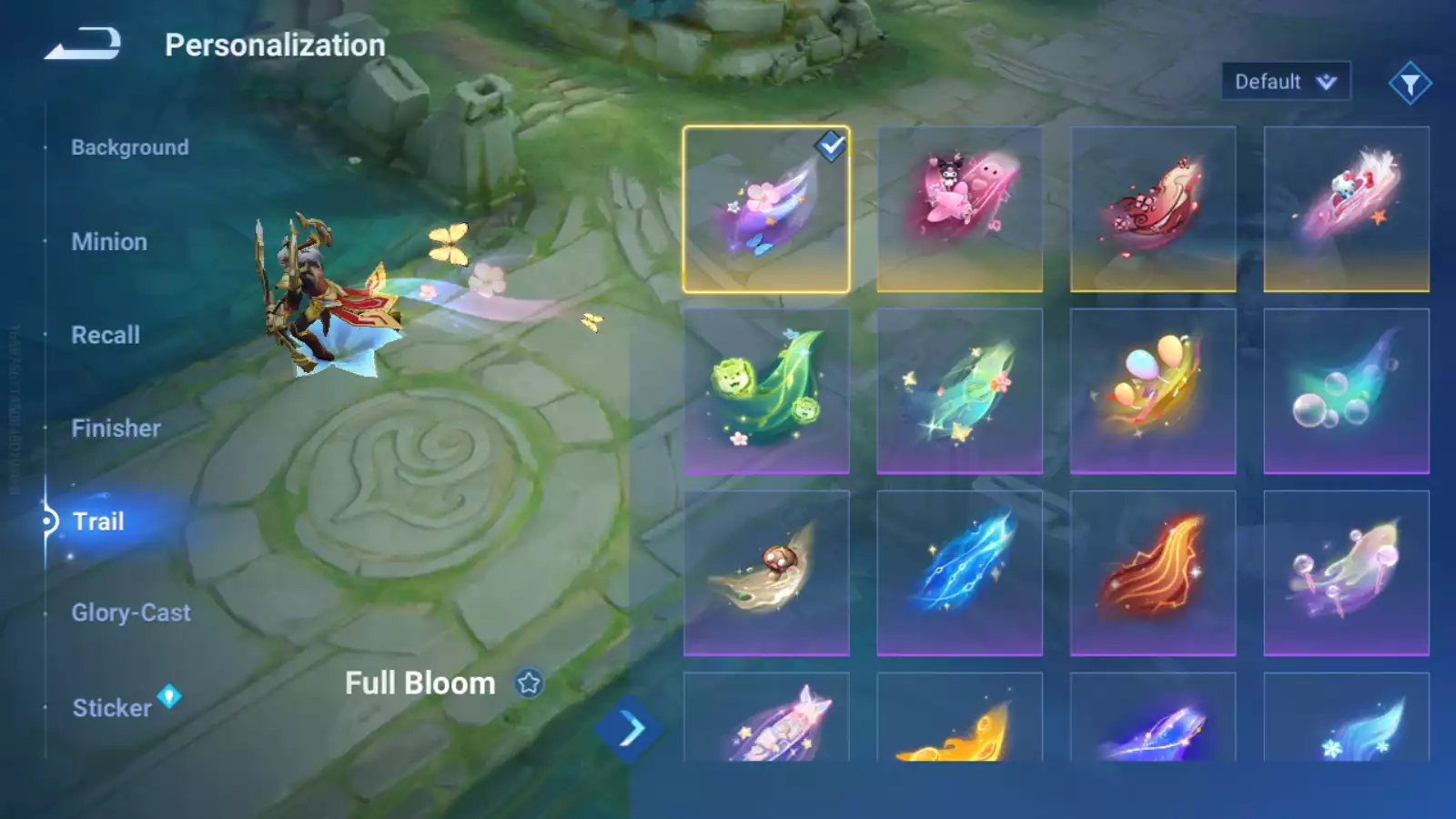Choose the pink Kuromi trail thumbnail
The image size is (1456, 819).
pyautogui.click(x=959, y=209)
